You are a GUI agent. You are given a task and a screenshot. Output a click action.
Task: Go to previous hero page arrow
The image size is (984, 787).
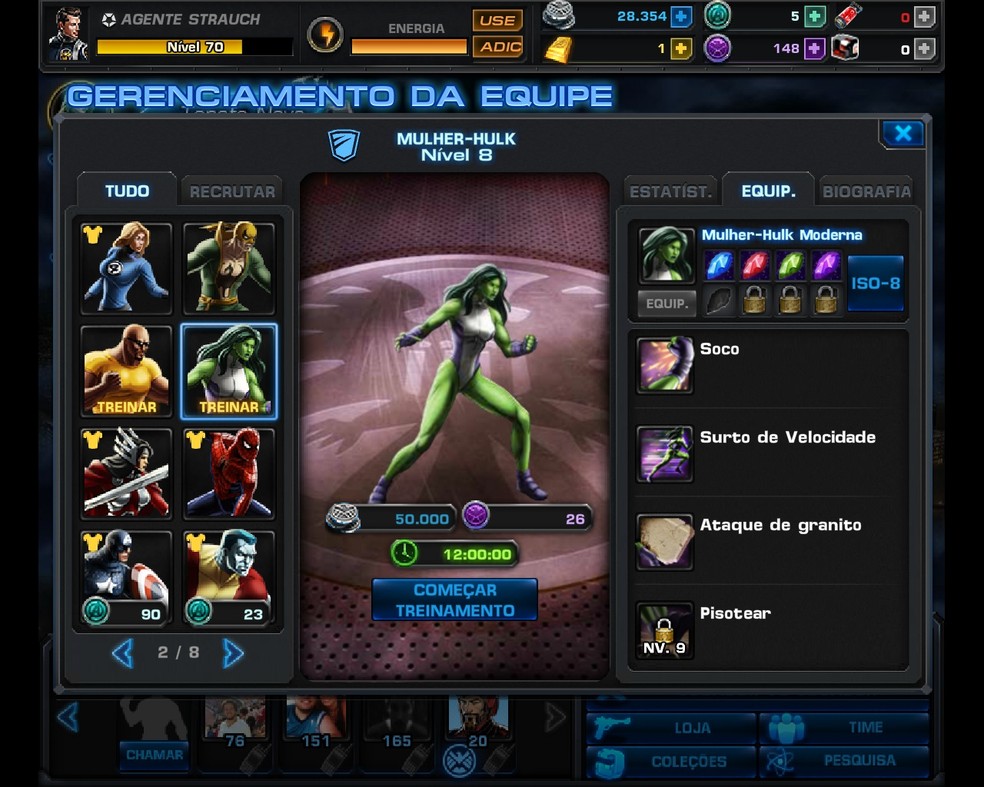point(122,653)
